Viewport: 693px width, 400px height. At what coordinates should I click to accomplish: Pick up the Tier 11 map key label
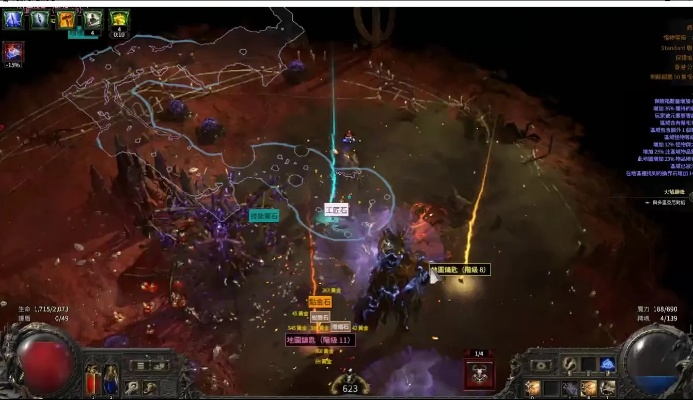point(319,340)
